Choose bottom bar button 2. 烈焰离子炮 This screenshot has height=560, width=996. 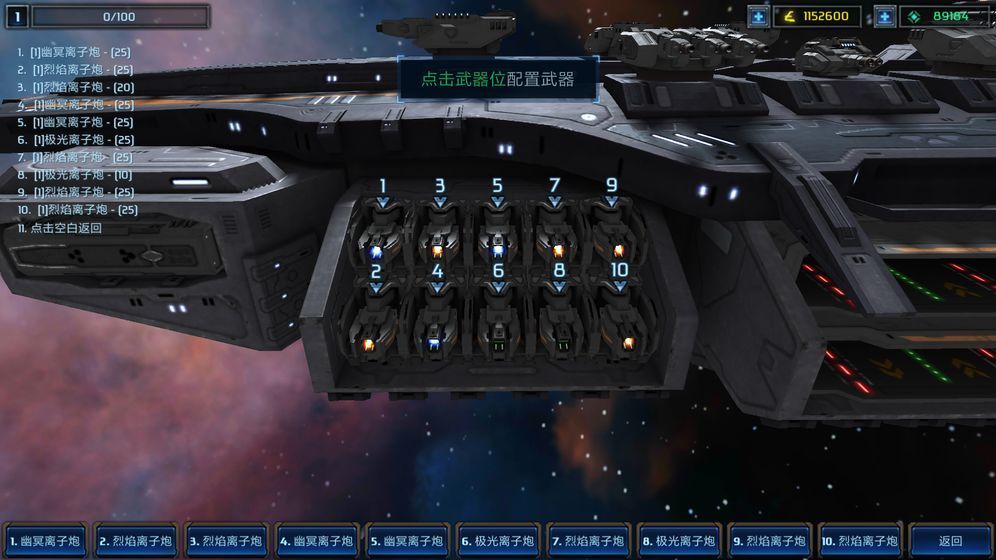click(x=136, y=541)
